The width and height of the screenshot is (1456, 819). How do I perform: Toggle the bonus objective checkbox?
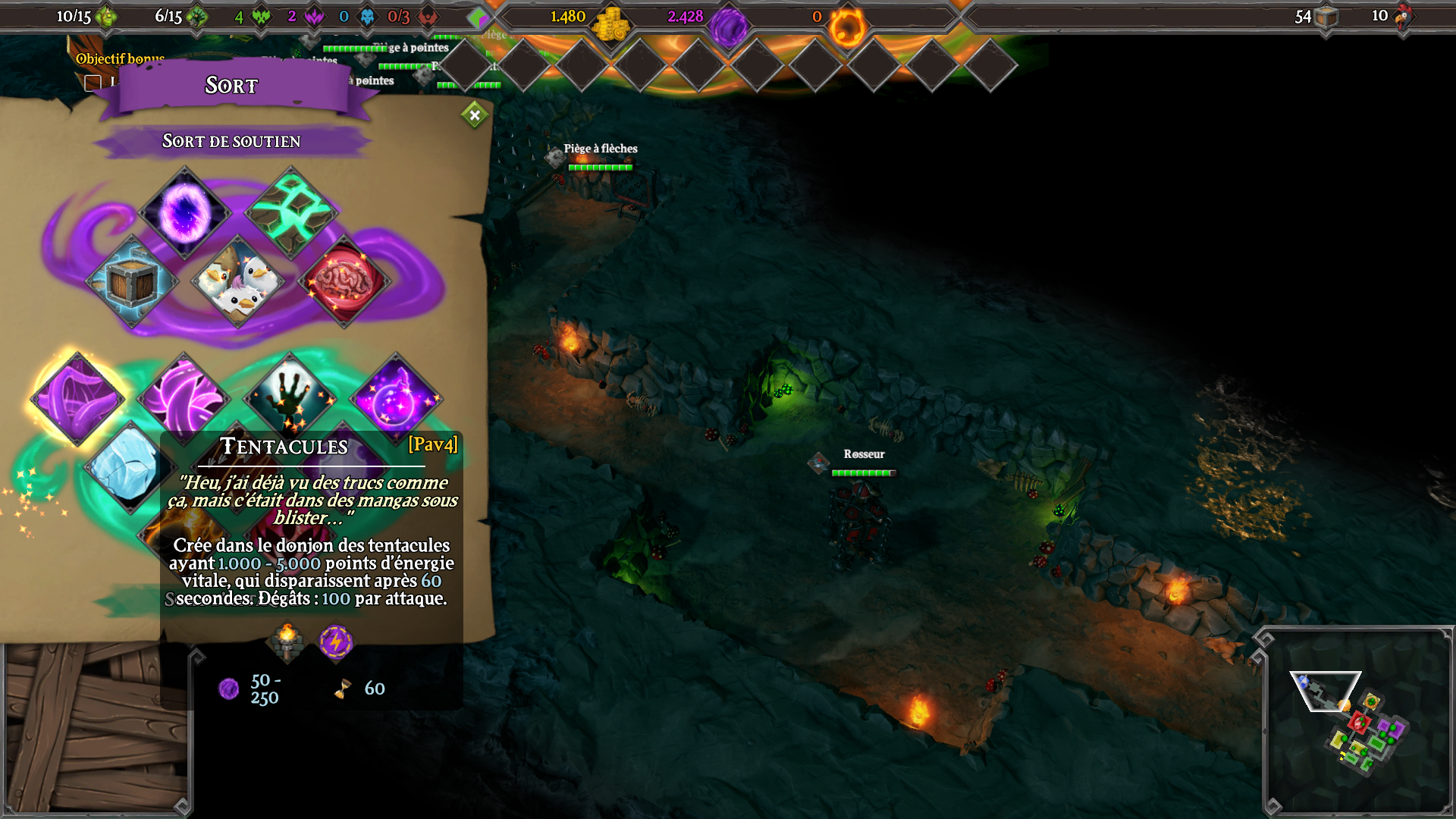[x=93, y=83]
